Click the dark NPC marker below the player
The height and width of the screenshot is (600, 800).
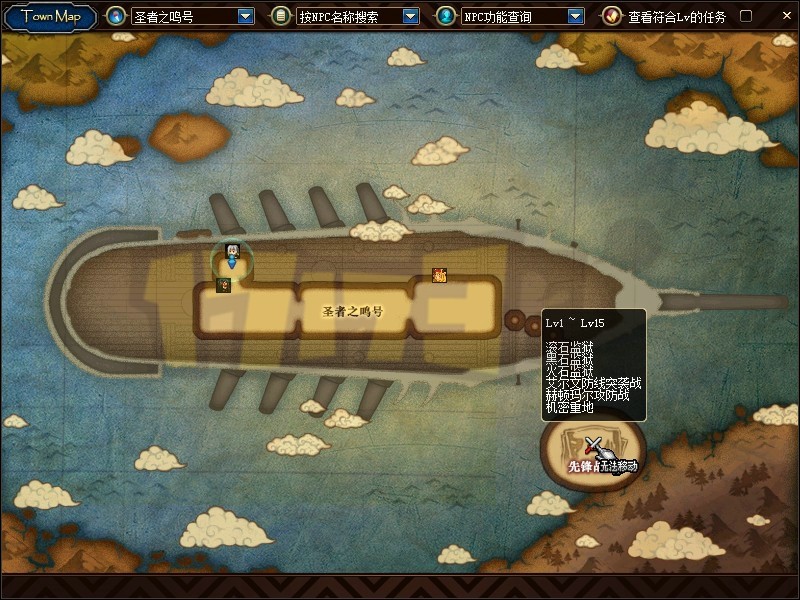tap(223, 285)
